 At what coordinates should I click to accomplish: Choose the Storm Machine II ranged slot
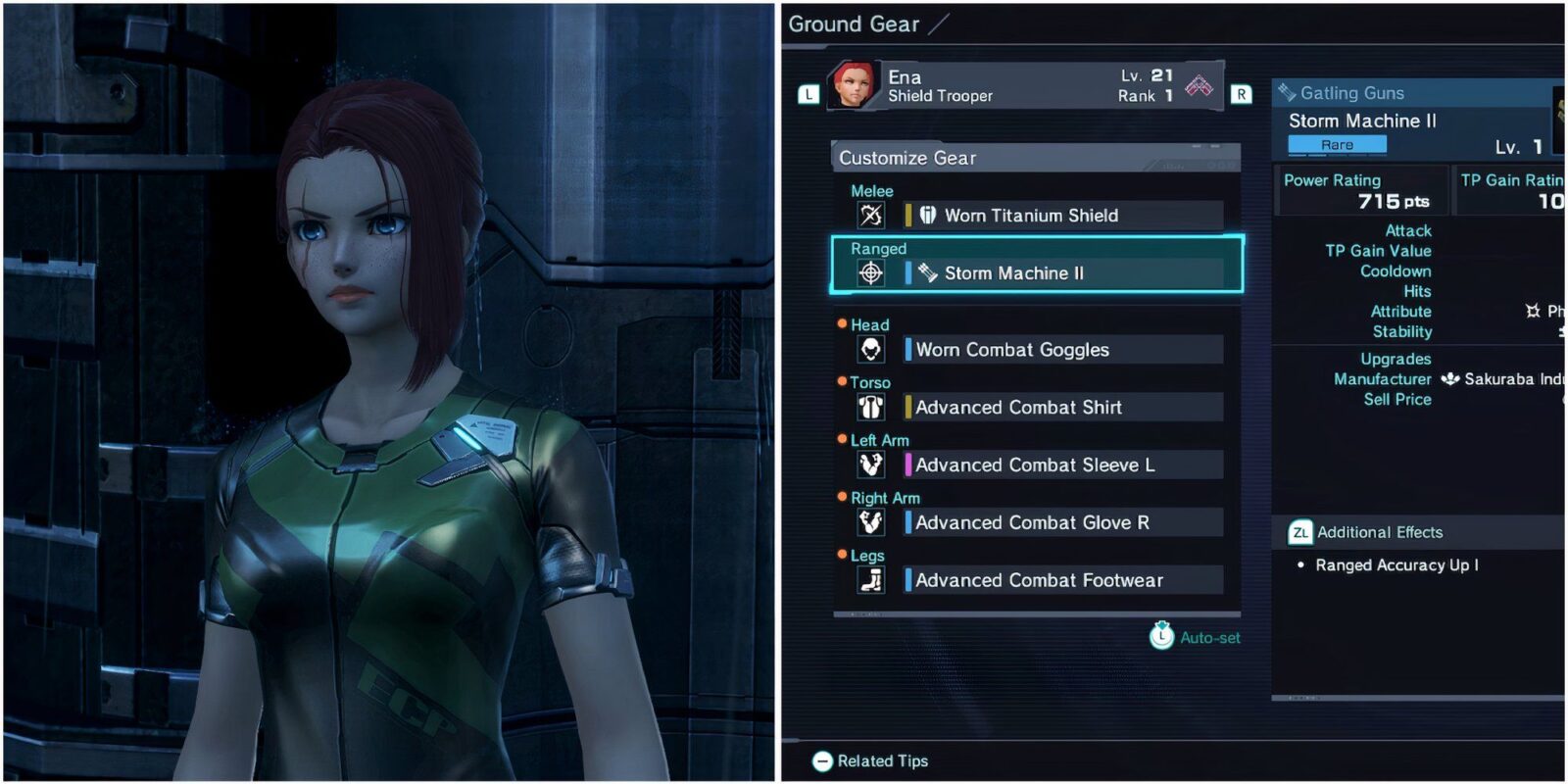pyautogui.click(x=1063, y=273)
